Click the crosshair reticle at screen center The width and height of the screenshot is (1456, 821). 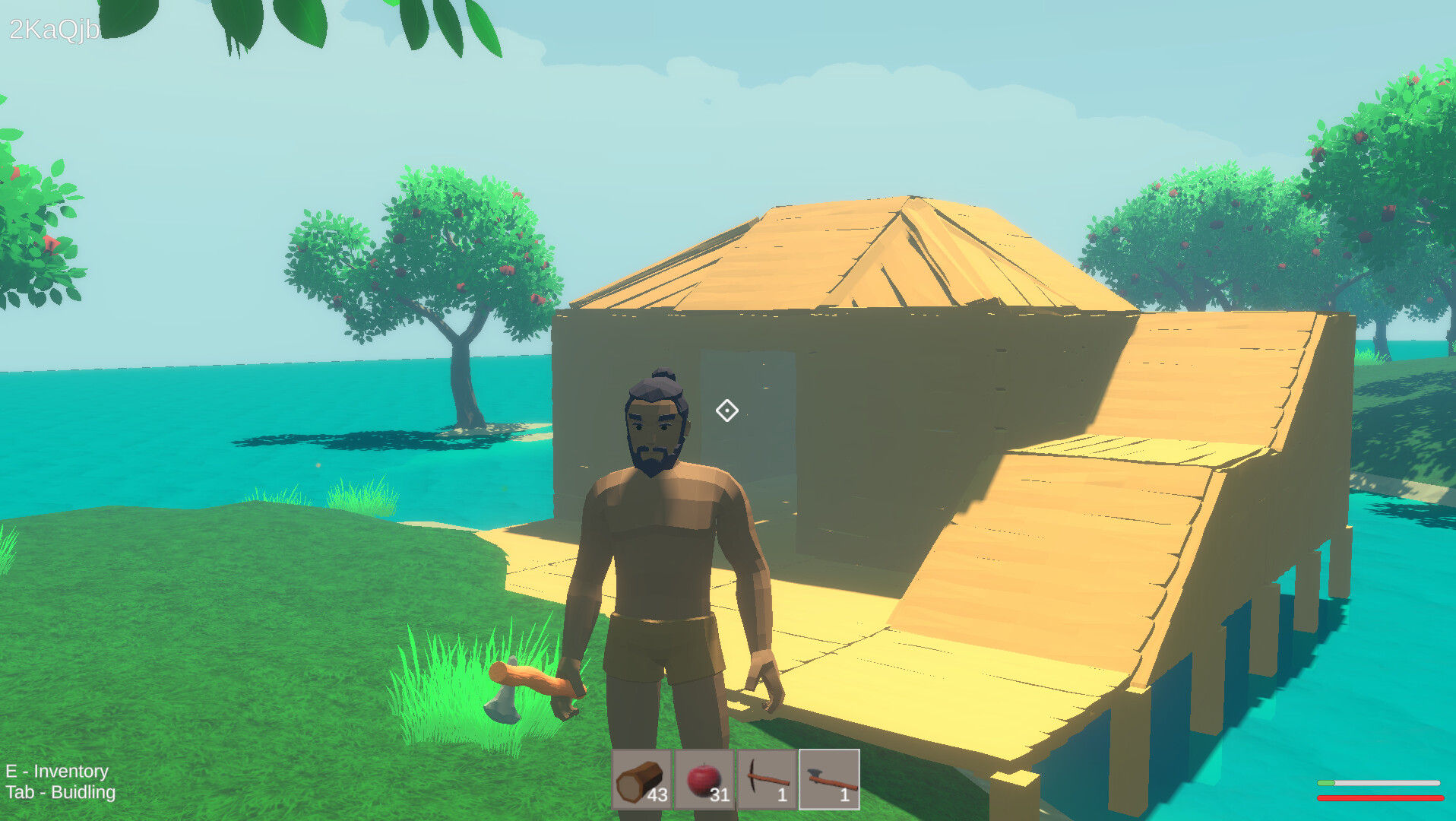pyautogui.click(x=727, y=410)
